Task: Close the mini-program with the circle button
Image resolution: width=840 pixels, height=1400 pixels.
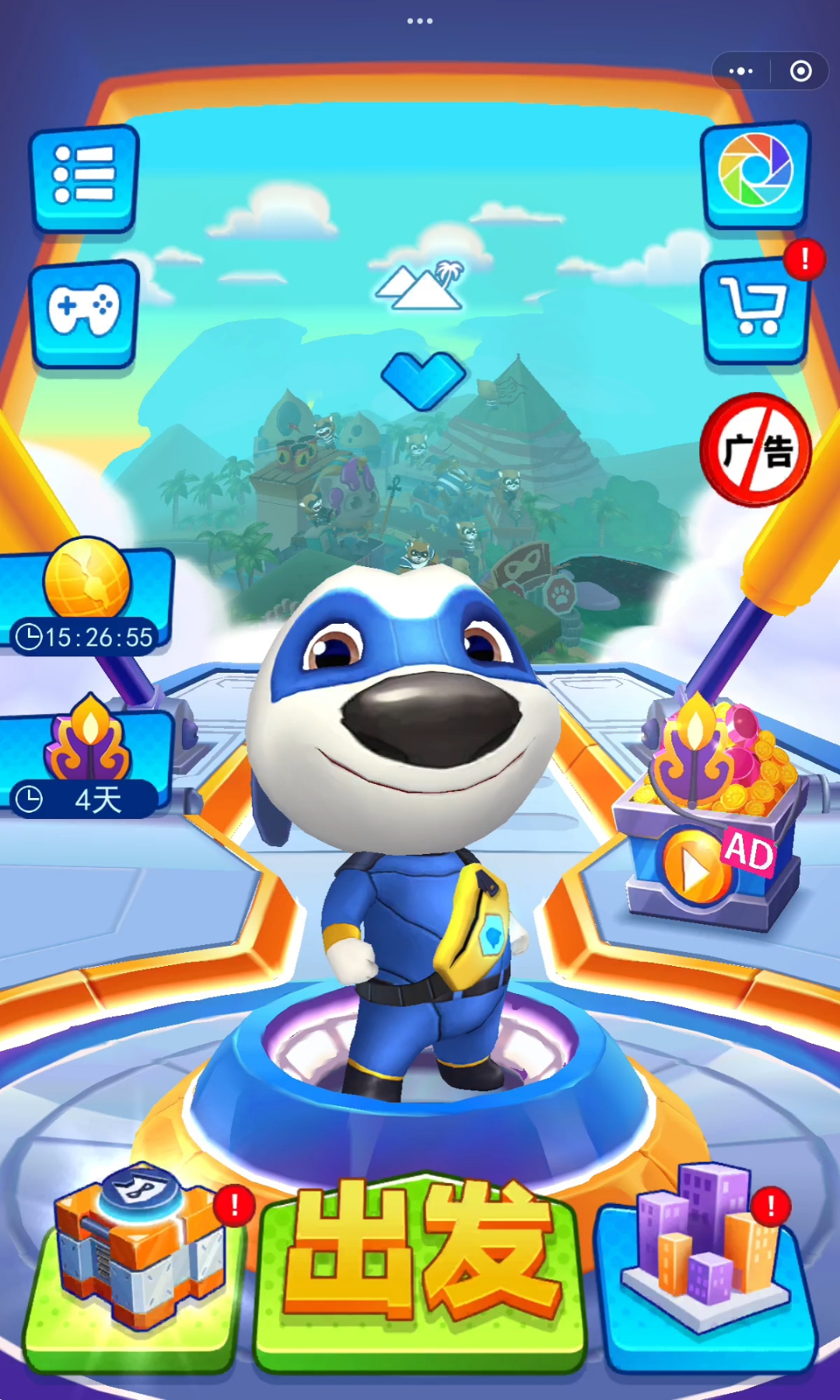Action: [x=800, y=72]
